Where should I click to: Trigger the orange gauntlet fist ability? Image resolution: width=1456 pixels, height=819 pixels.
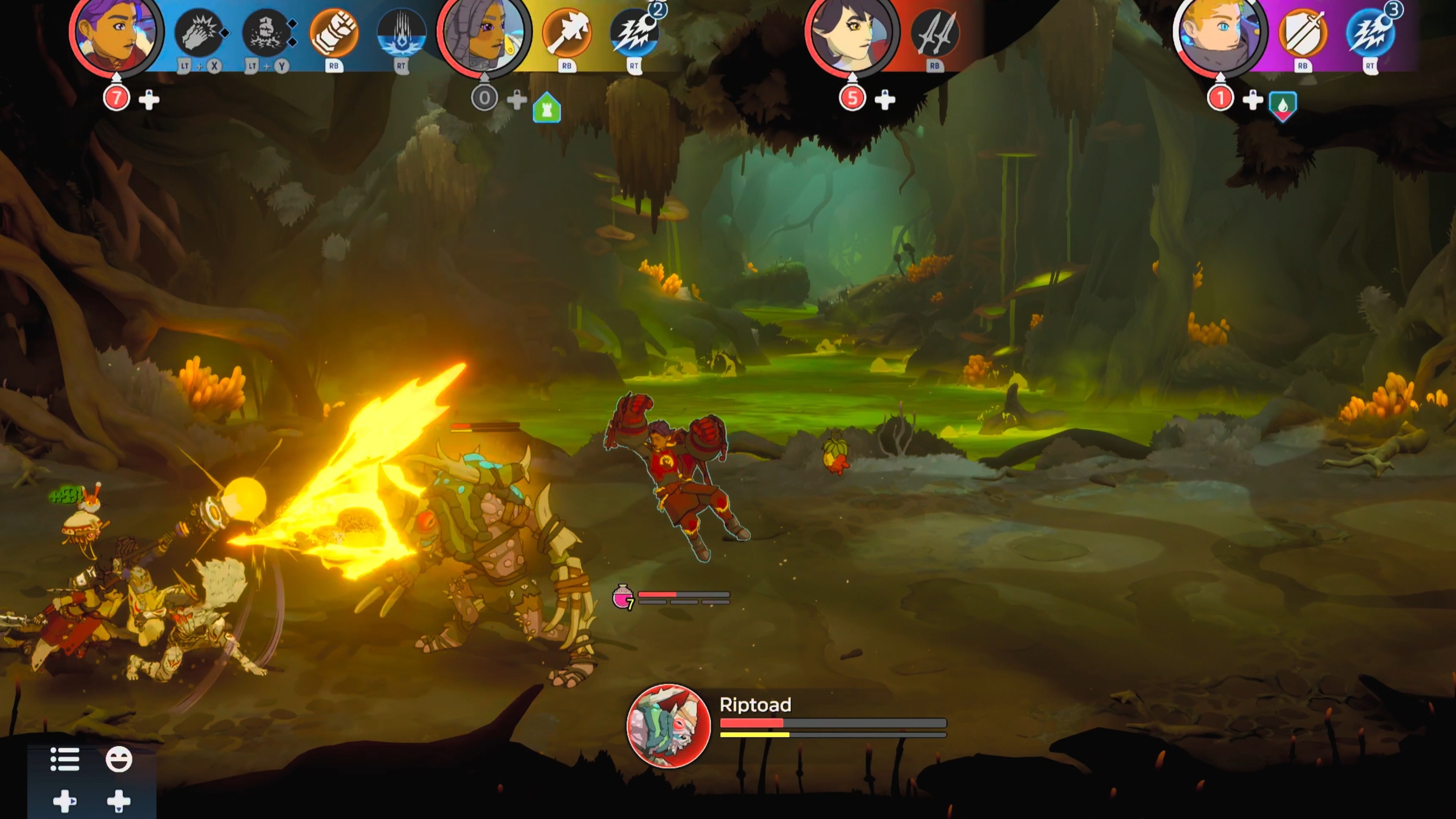pyautogui.click(x=334, y=33)
